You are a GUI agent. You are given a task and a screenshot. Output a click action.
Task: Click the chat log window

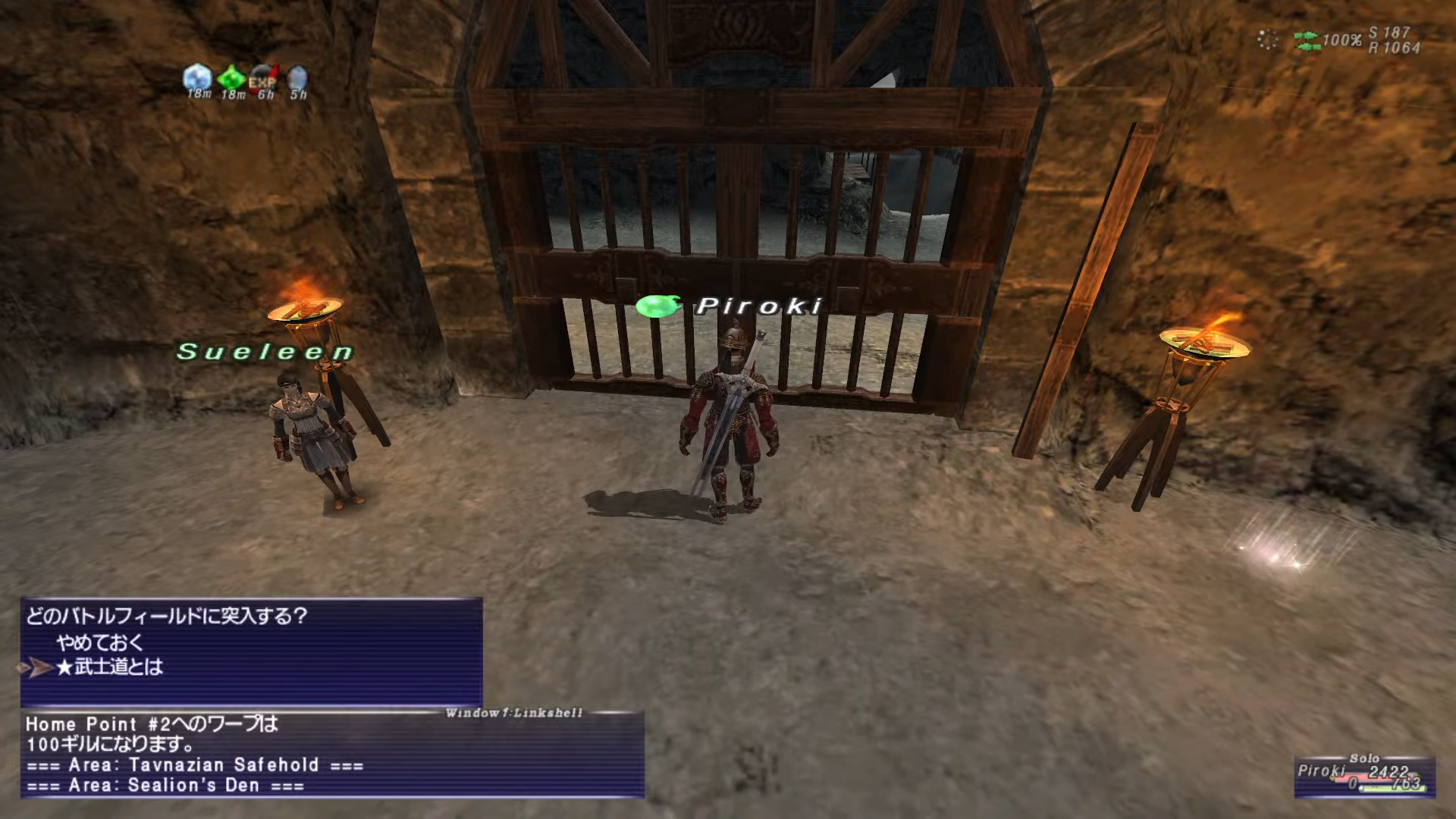tap(332, 755)
